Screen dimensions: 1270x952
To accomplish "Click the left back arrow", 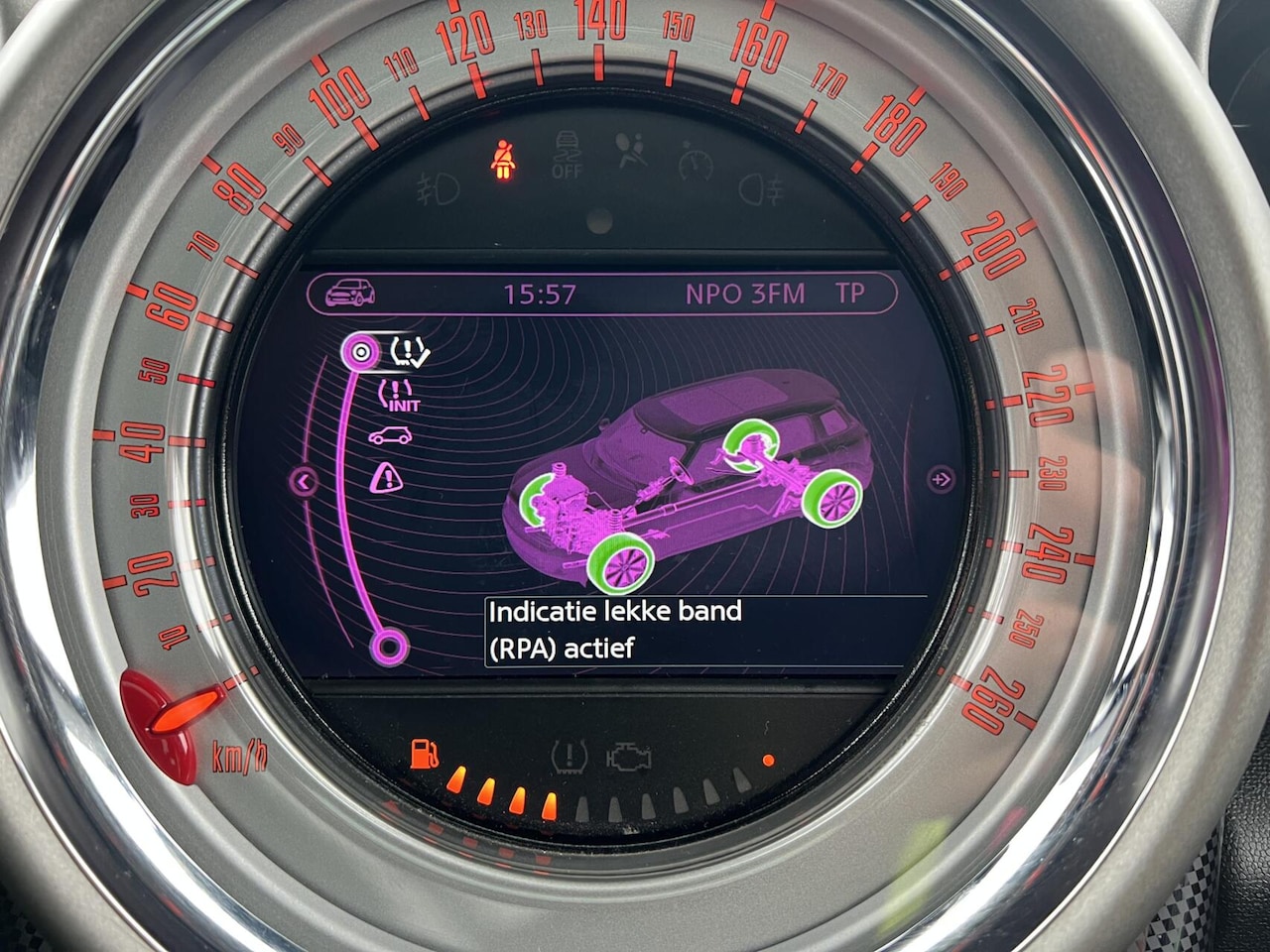I will pos(305,482).
